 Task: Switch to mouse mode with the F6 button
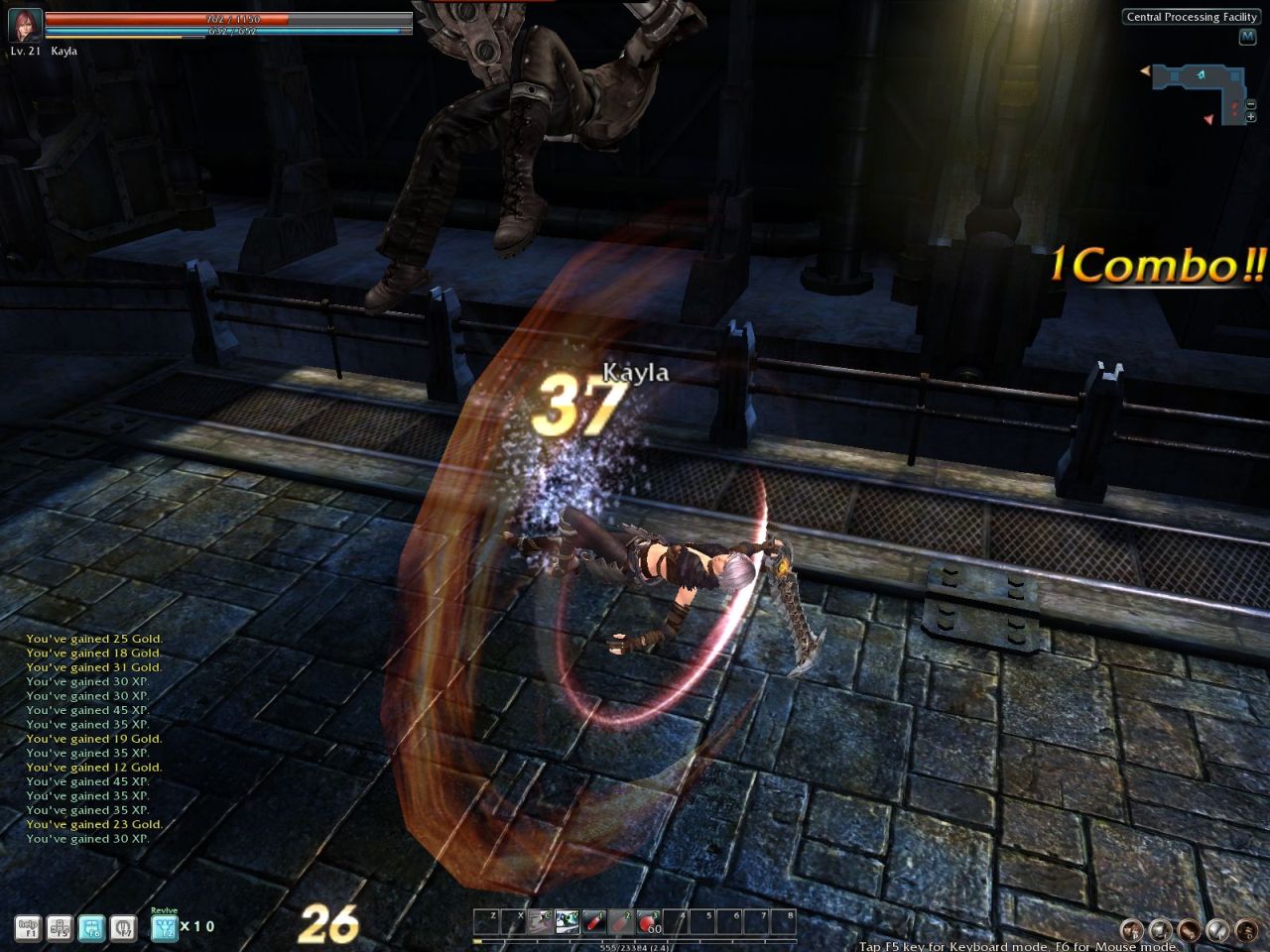point(90,927)
